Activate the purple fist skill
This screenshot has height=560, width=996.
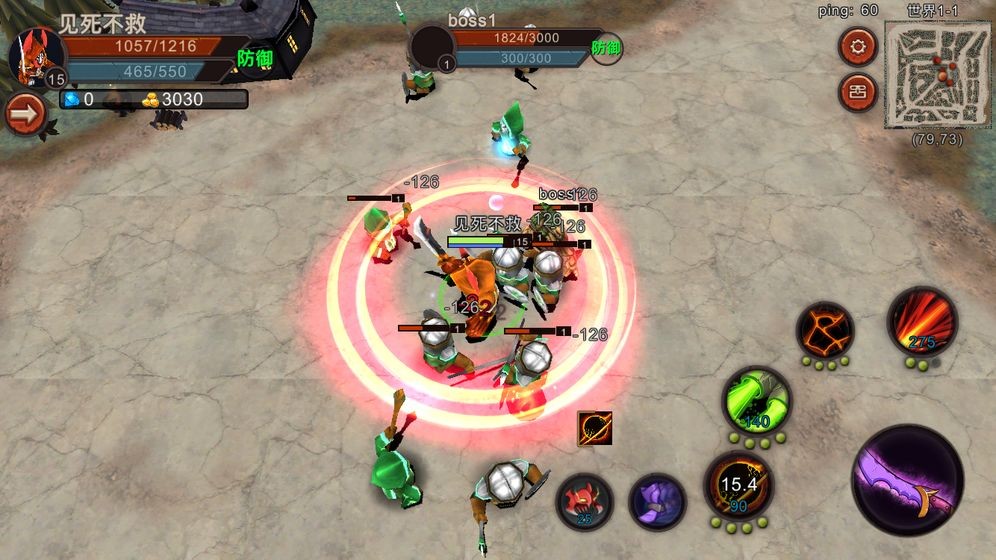pos(657,500)
